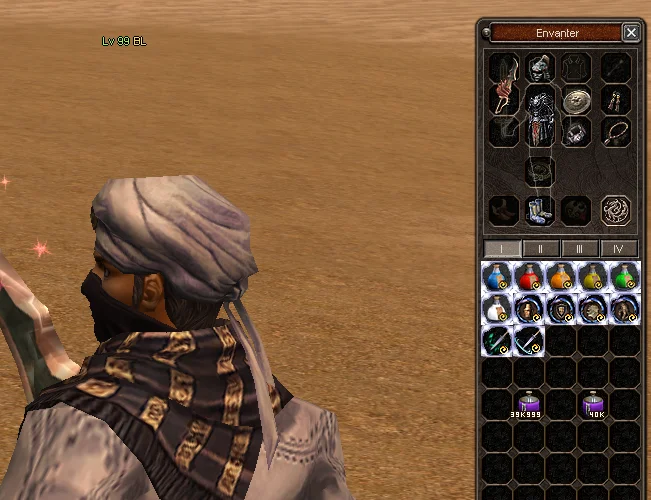Select the equipped bow weapon slot
This screenshot has height=500, width=651.
(503, 98)
